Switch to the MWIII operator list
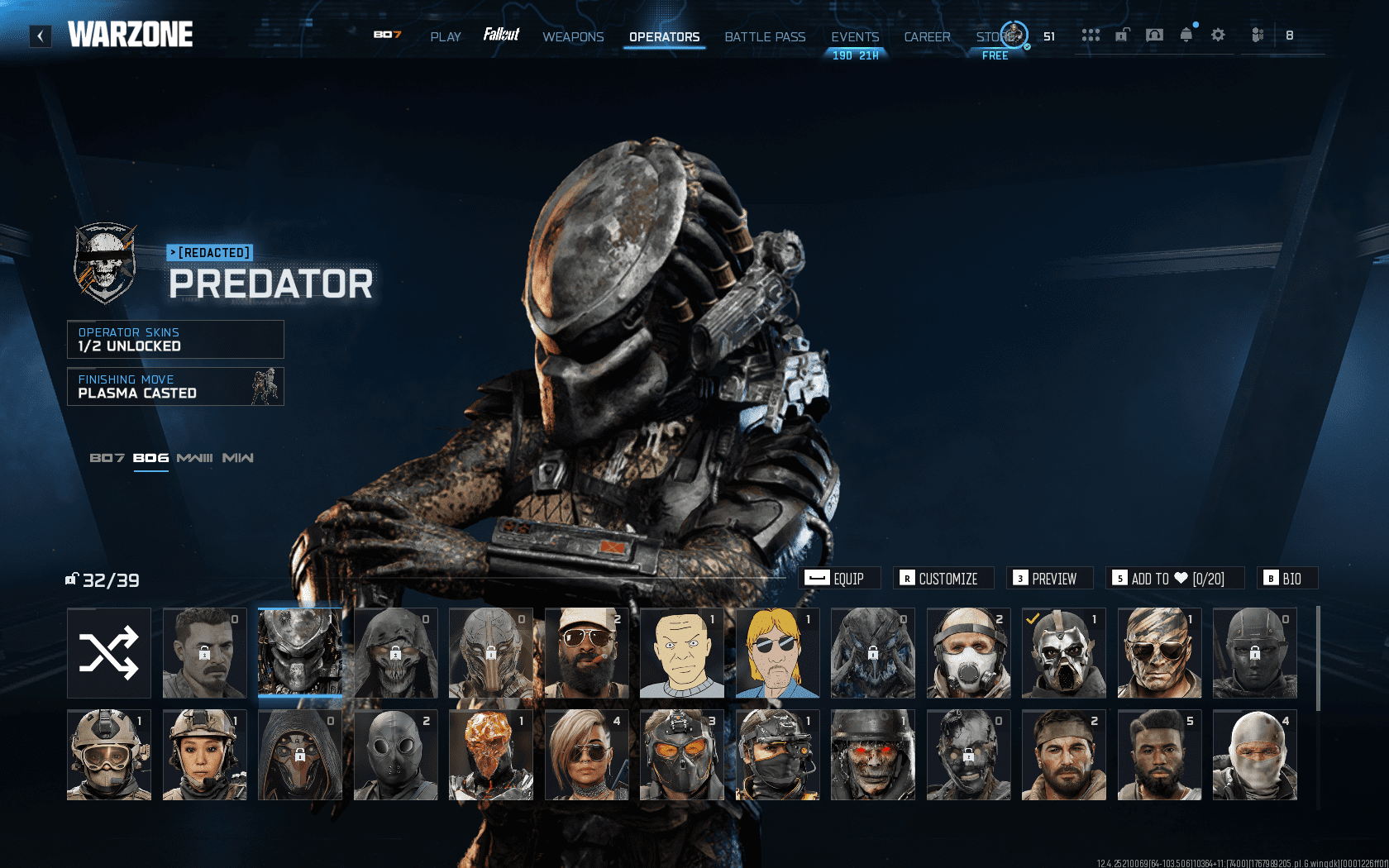 coord(196,457)
